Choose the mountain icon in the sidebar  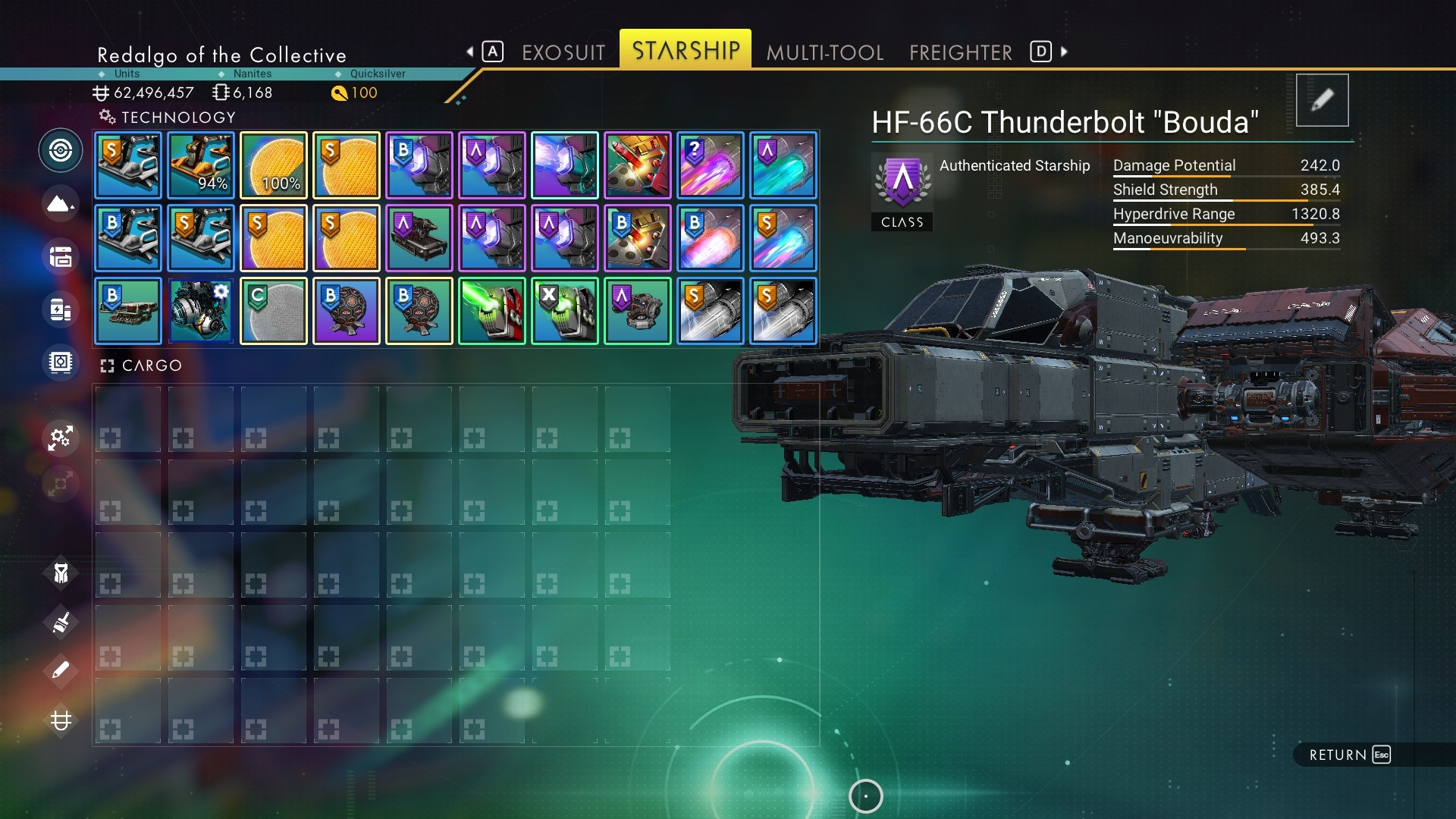[61, 204]
